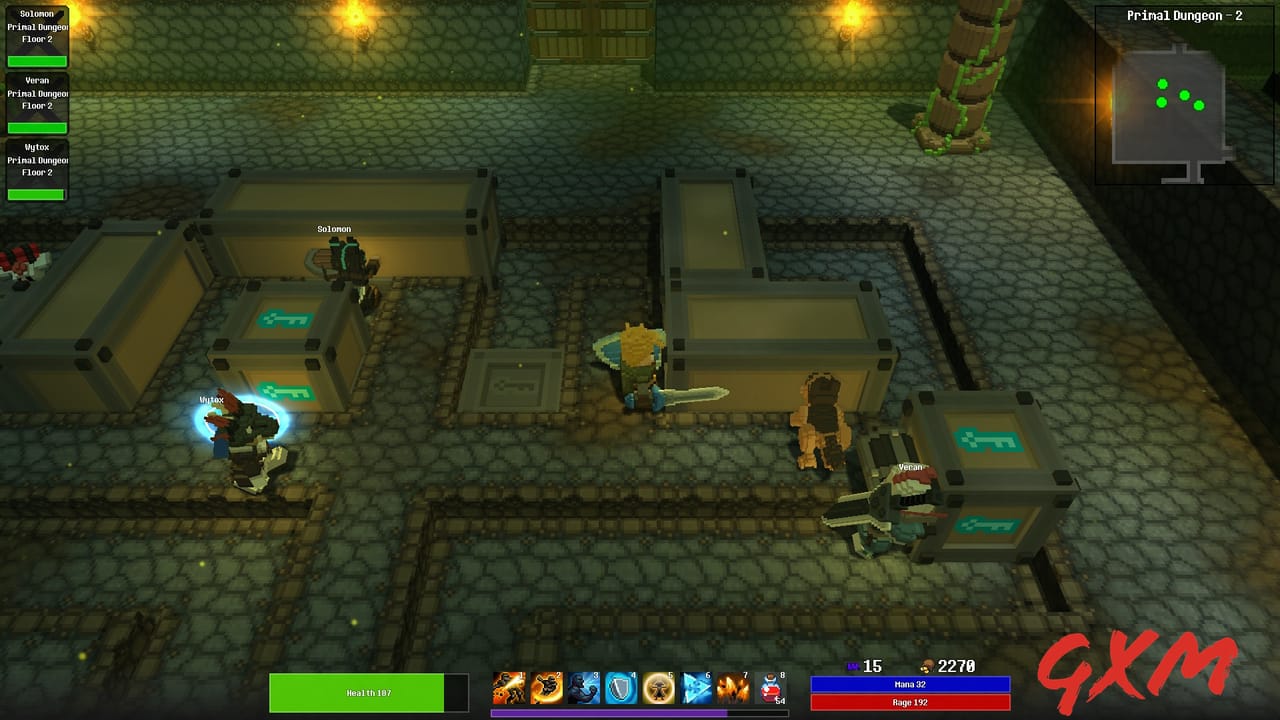Use the blue frost ability in slot 6
The height and width of the screenshot is (720, 1280).
click(695, 688)
